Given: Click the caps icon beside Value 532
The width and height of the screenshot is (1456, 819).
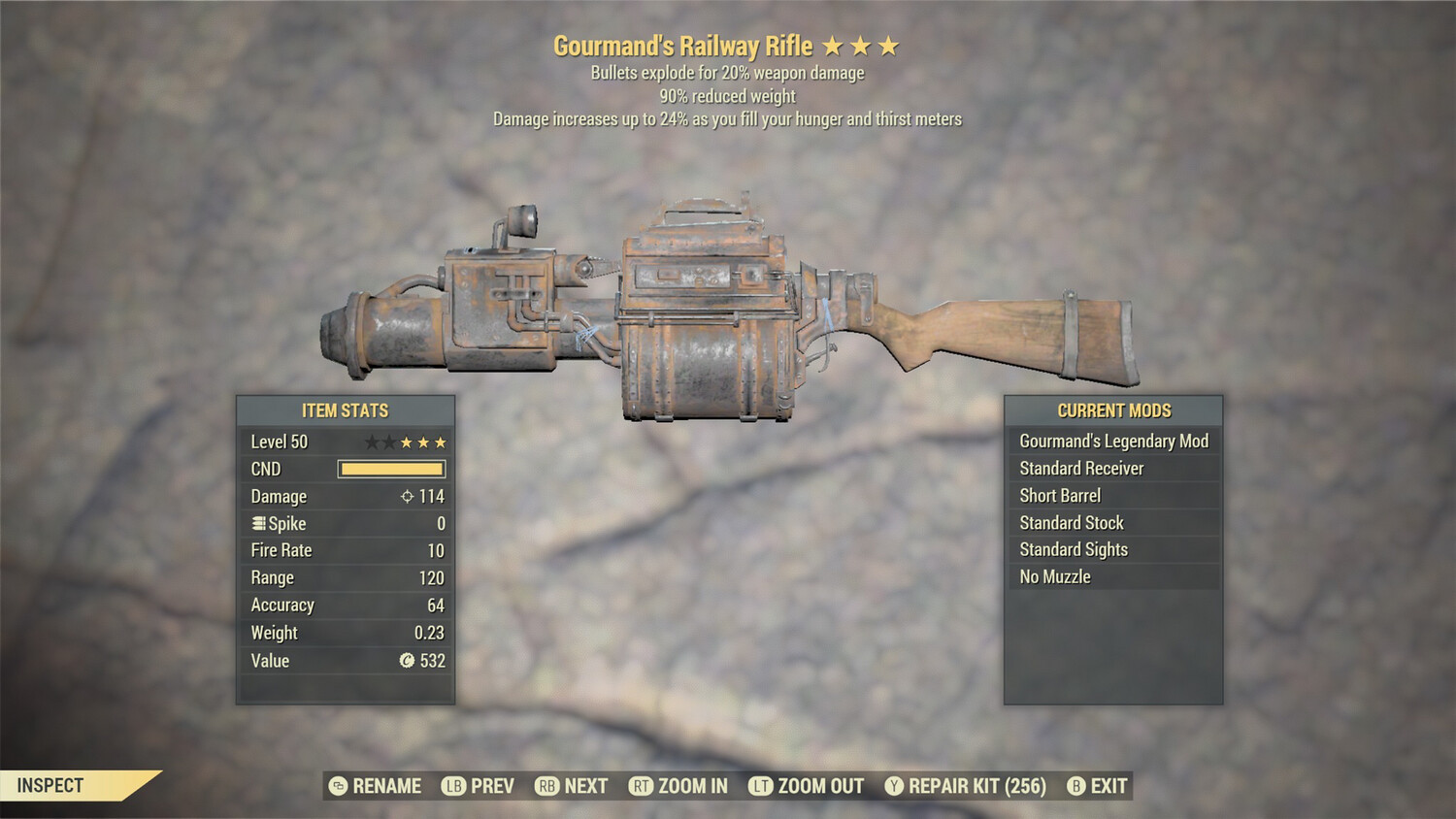Looking at the screenshot, I should click(408, 661).
